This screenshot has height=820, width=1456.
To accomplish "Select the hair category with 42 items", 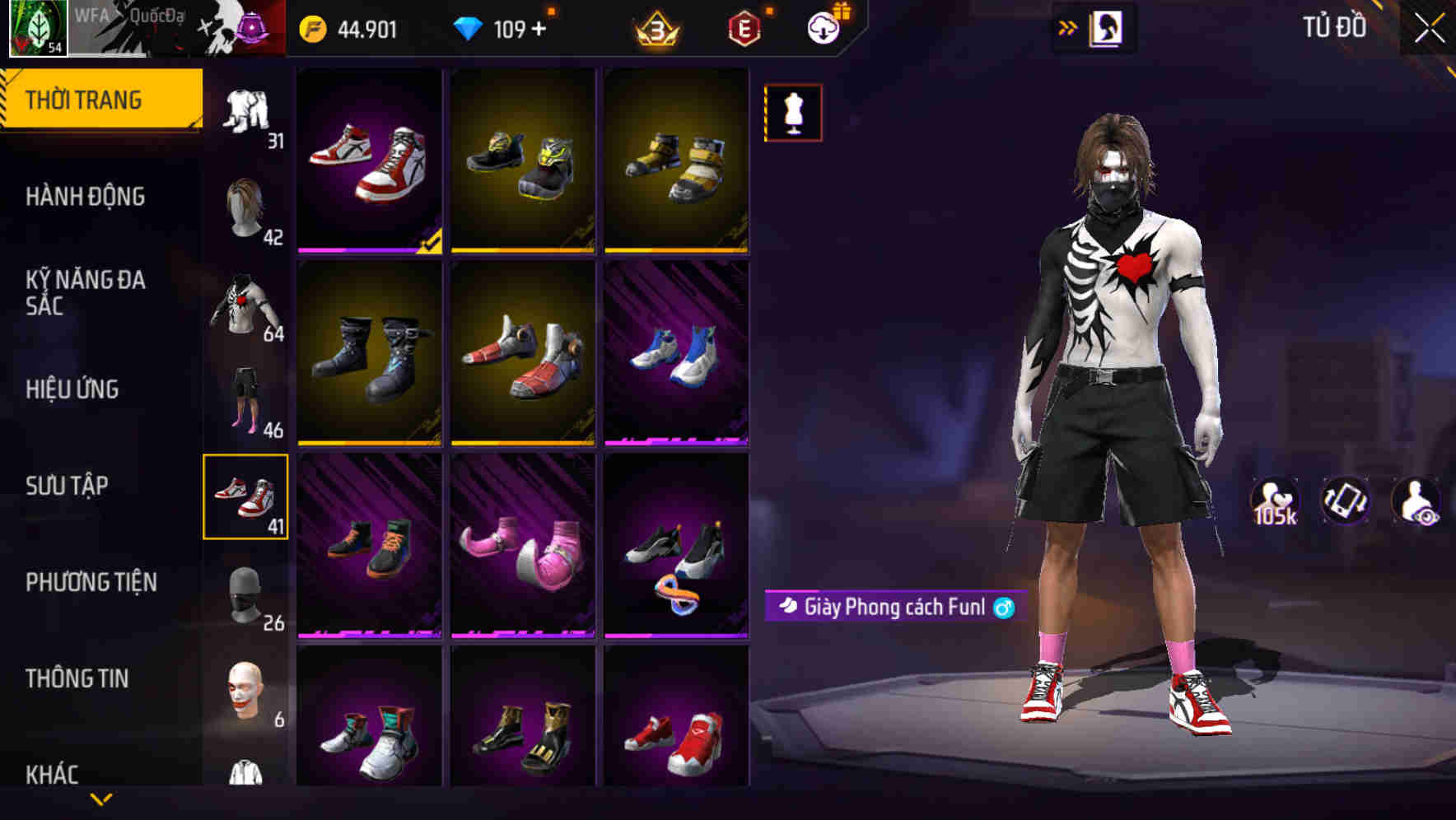I will 247,210.
